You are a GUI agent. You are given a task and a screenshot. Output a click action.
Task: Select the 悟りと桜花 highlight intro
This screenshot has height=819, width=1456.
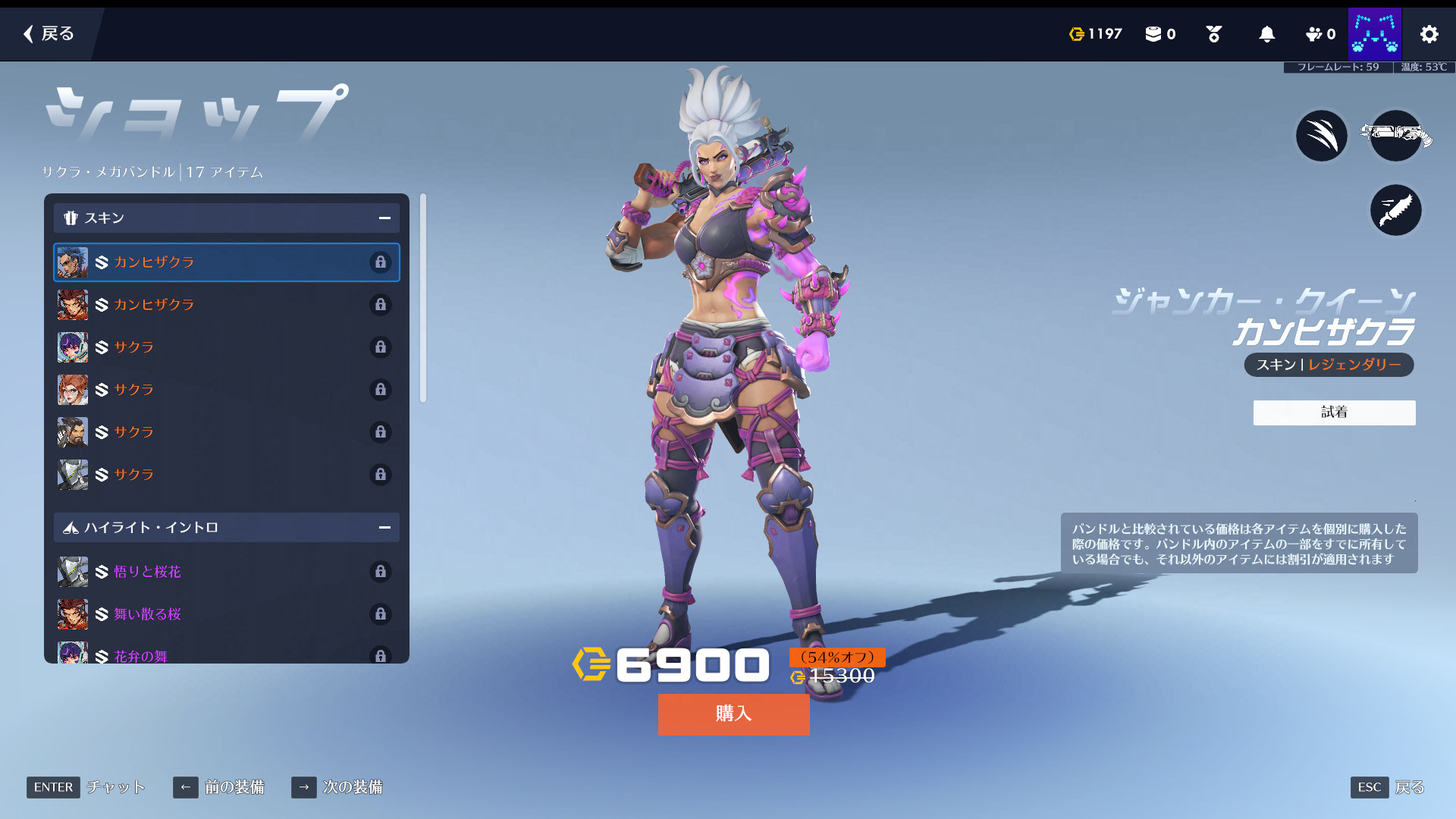click(x=226, y=572)
